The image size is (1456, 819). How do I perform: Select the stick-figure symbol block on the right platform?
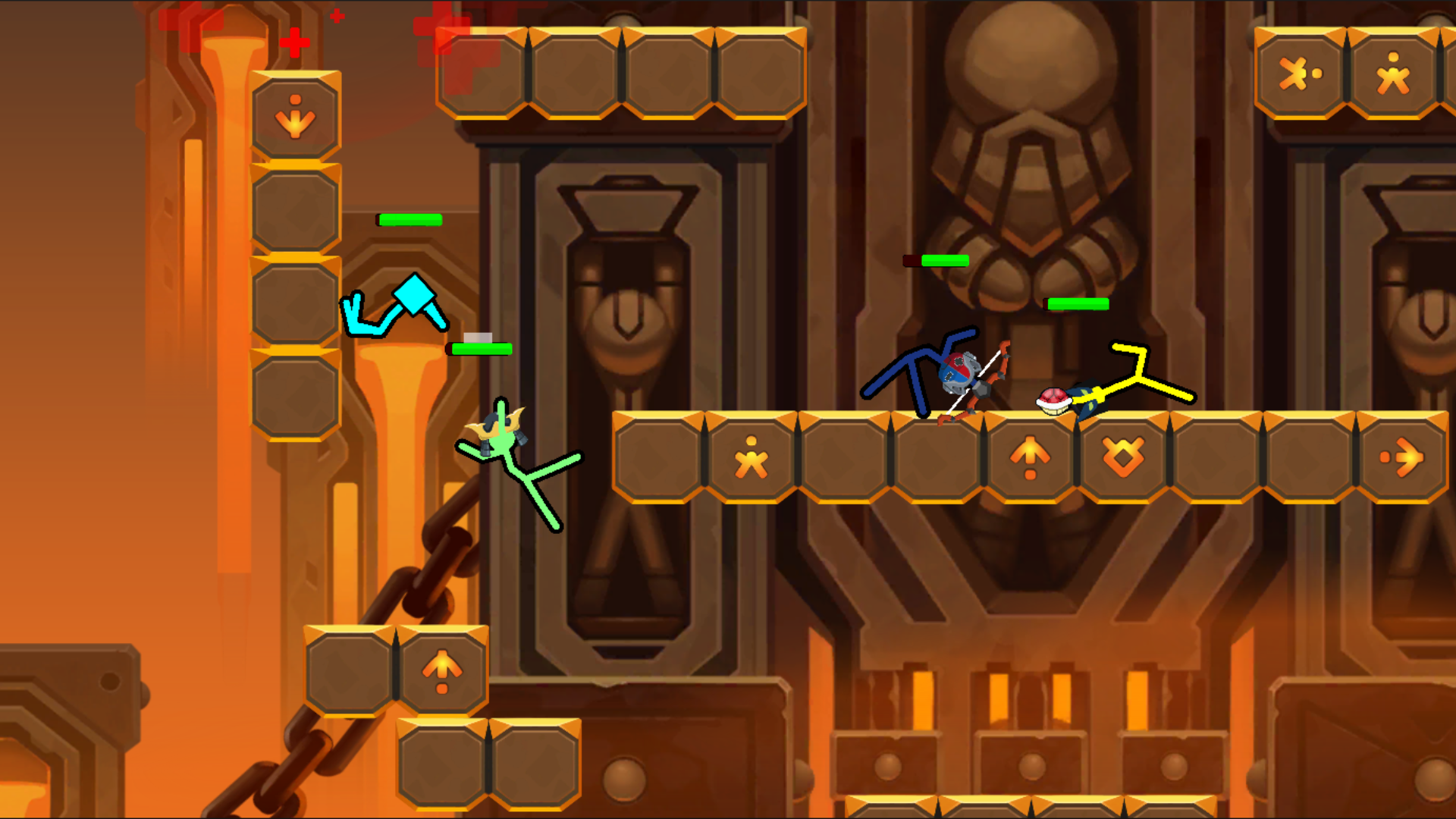pyautogui.click(x=750, y=459)
